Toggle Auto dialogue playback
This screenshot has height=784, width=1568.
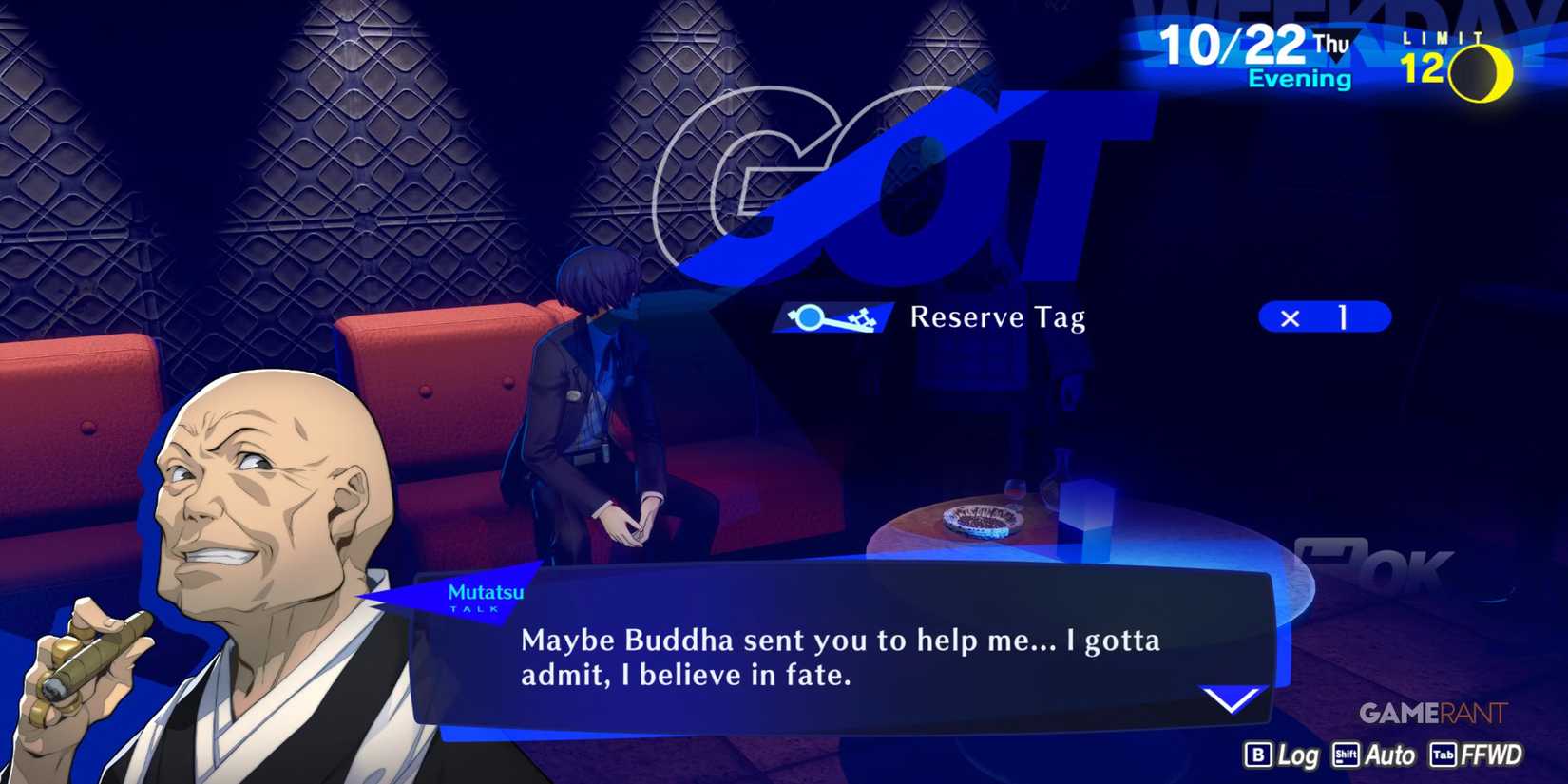(1390, 756)
